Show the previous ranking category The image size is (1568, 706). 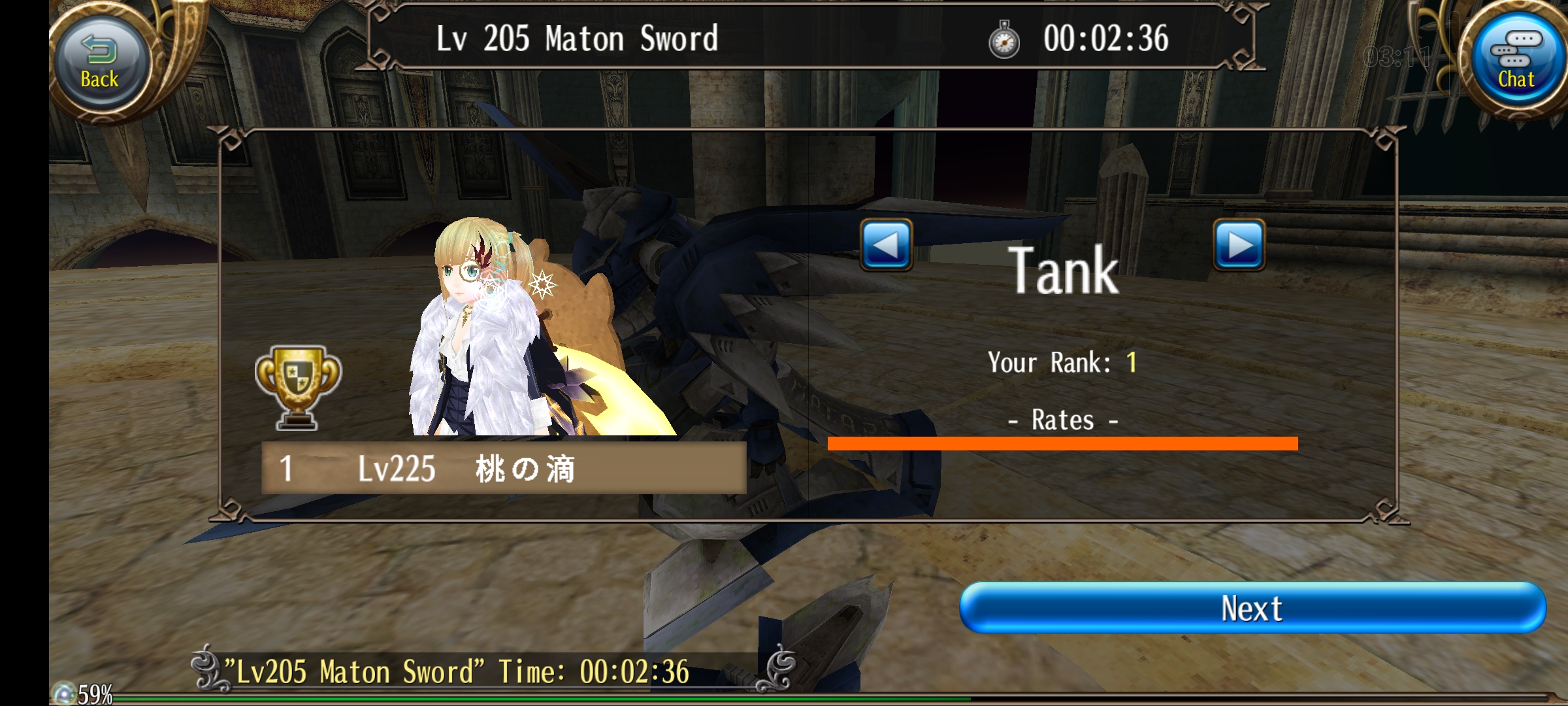886,246
